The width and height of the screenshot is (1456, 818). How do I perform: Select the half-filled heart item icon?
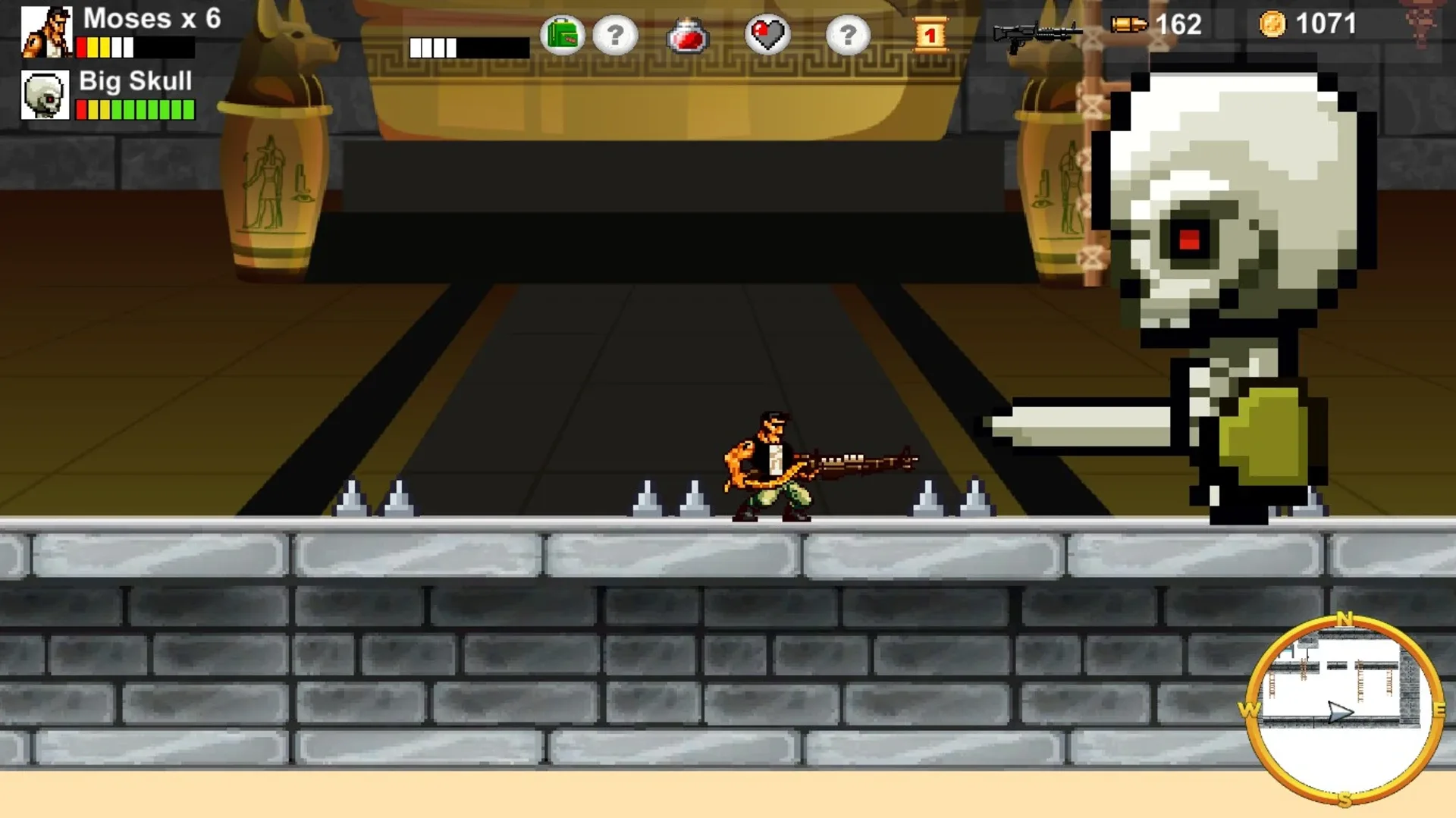click(769, 33)
